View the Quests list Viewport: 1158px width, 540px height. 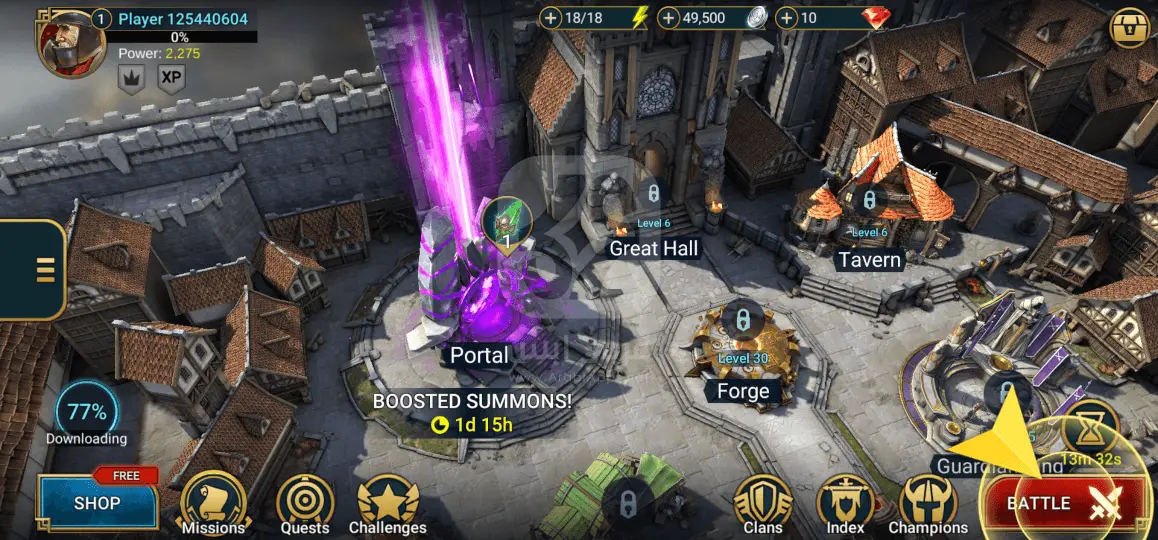click(305, 502)
